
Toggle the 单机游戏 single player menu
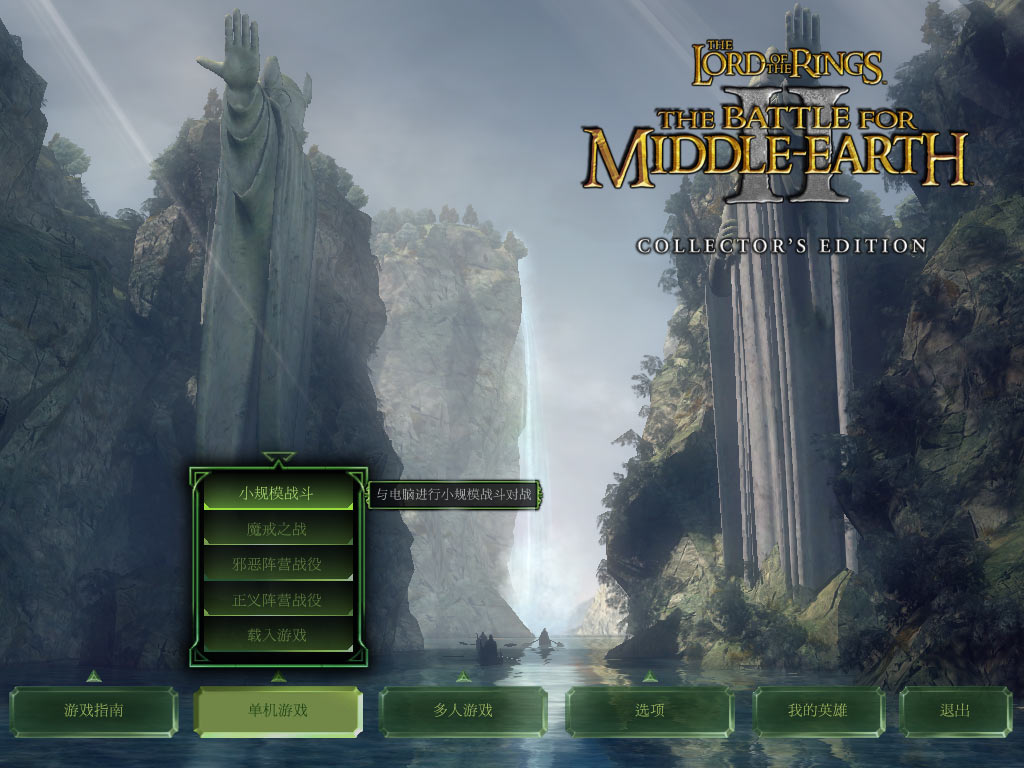(277, 711)
